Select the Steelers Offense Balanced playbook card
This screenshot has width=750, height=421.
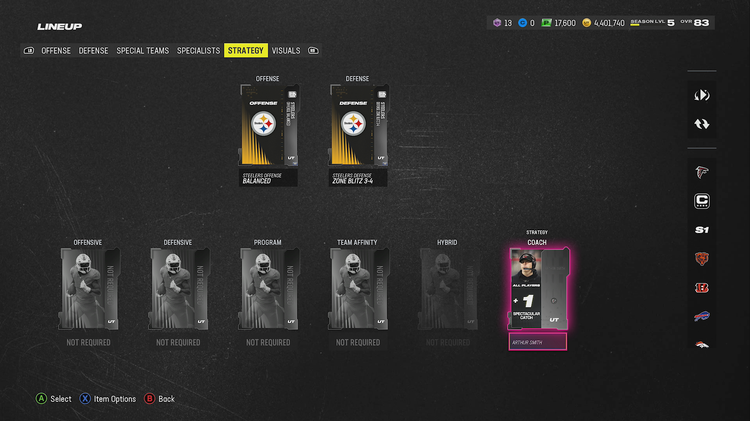click(x=268, y=134)
